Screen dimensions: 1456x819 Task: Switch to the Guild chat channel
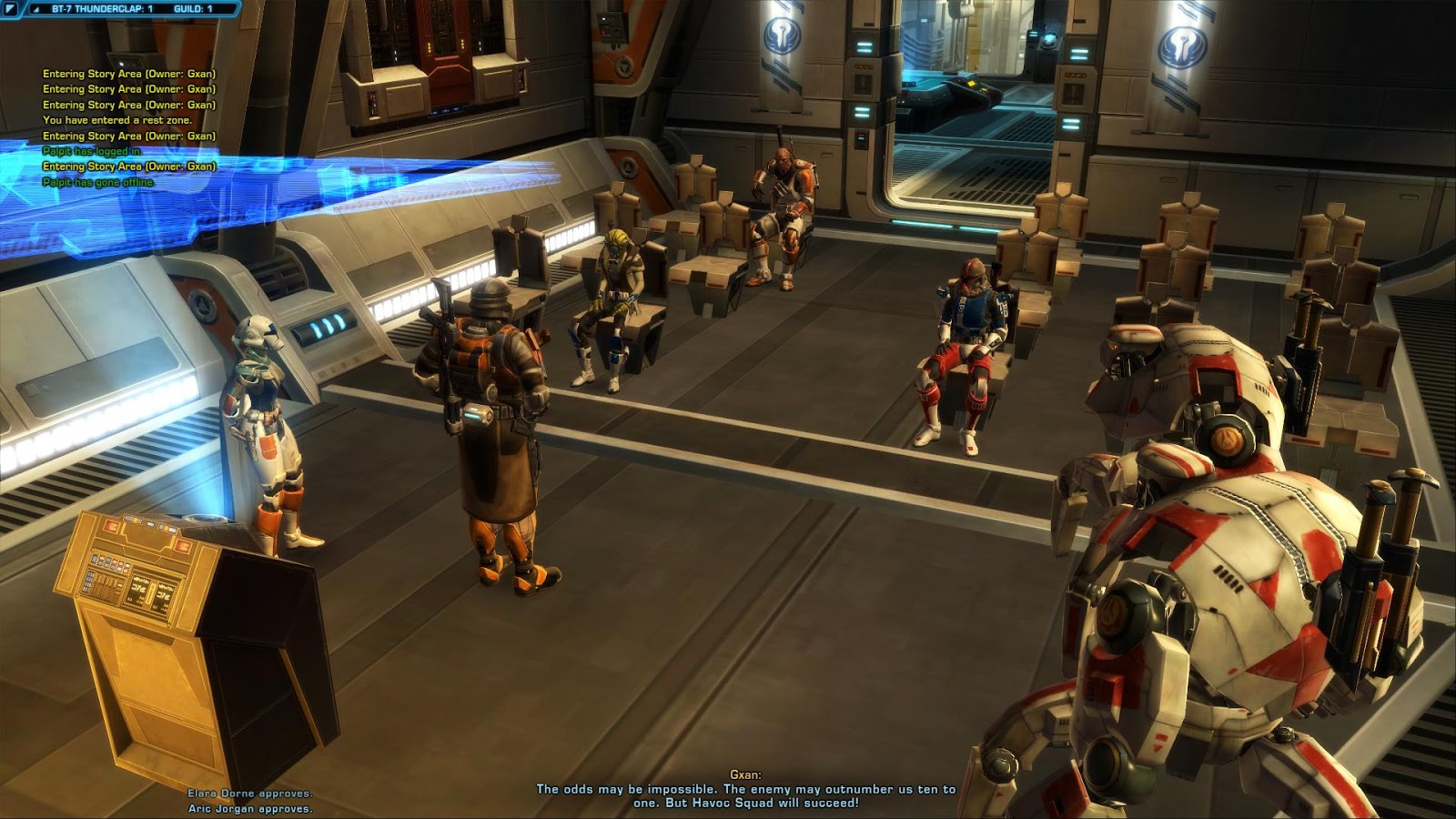[193, 9]
